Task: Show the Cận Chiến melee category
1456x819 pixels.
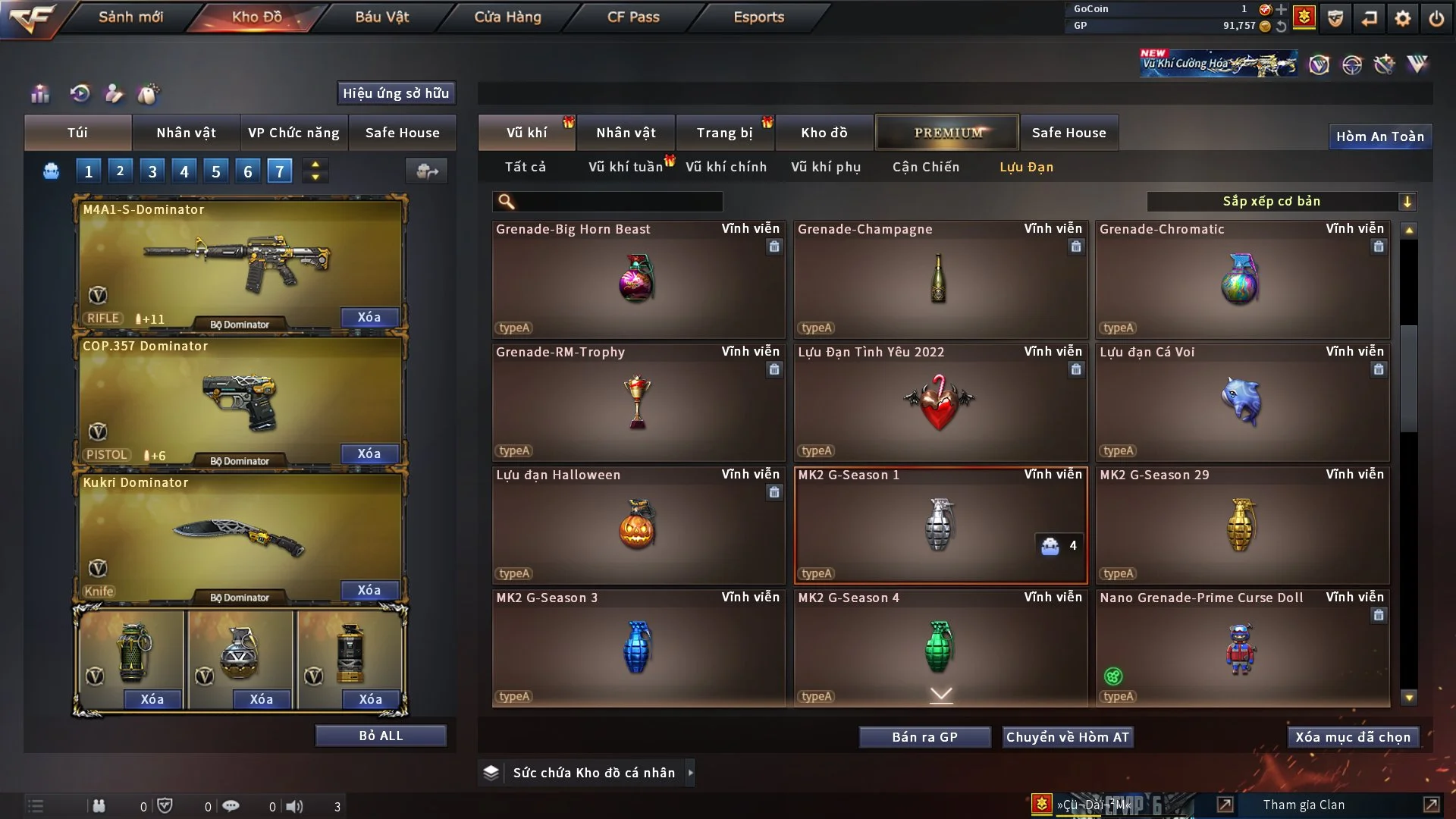Action: (925, 167)
